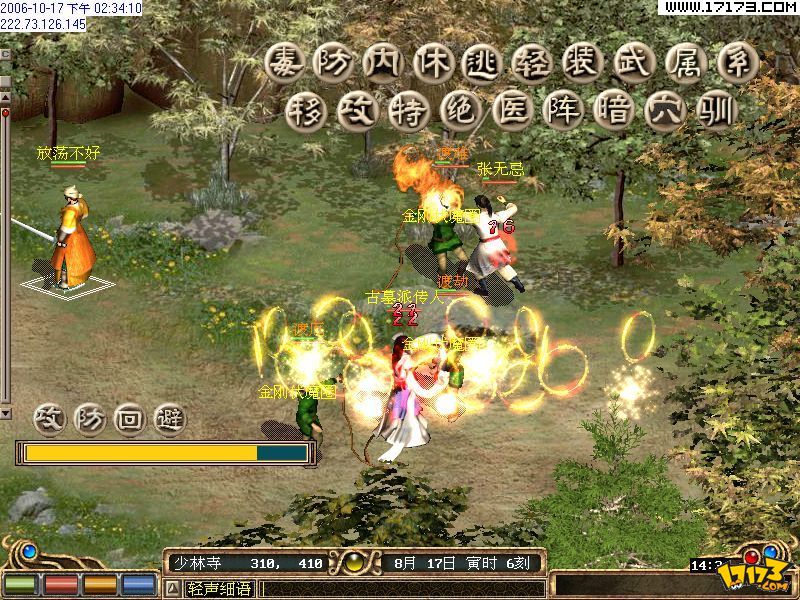Click the 回 combat stance button

pos(131,418)
